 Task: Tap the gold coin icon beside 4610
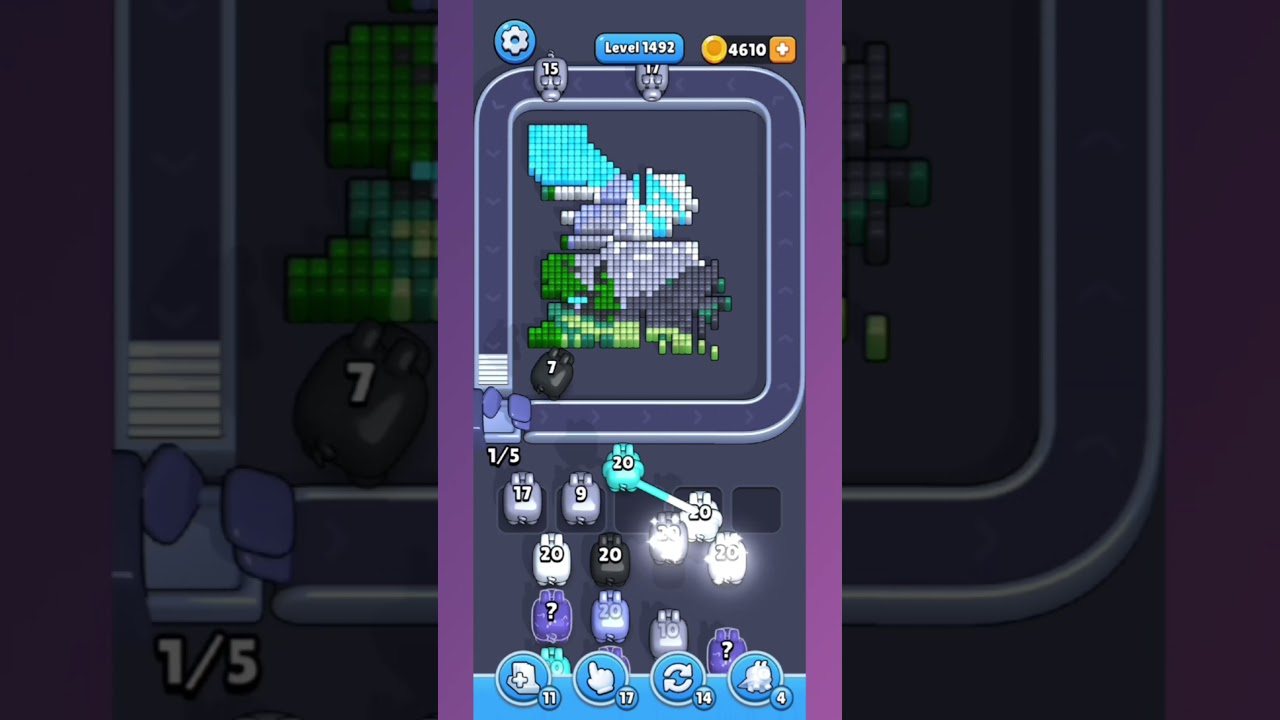pyautogui.click(x=716, y=48)
